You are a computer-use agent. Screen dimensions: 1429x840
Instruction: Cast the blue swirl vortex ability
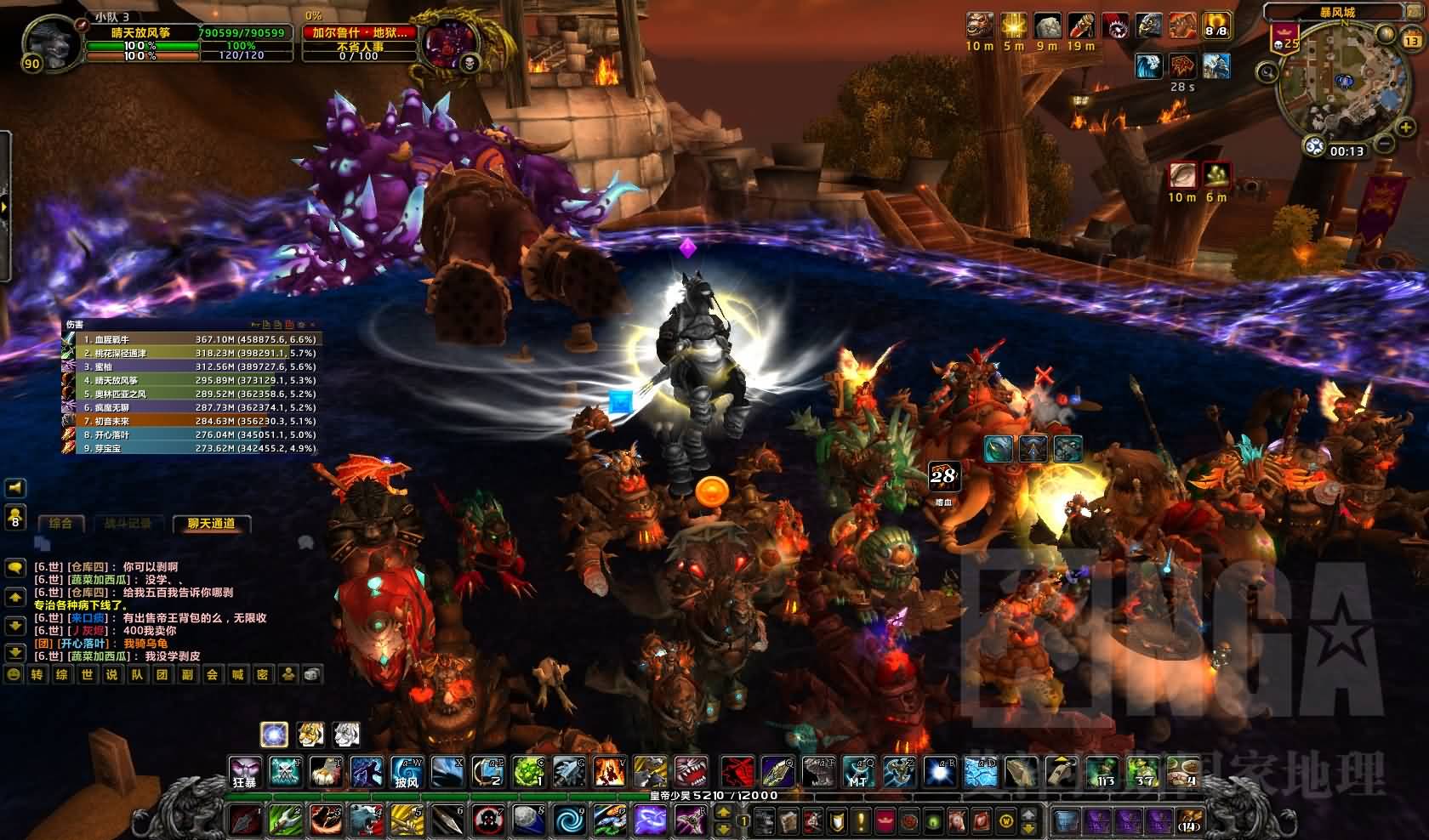click(x=569, y=820)
